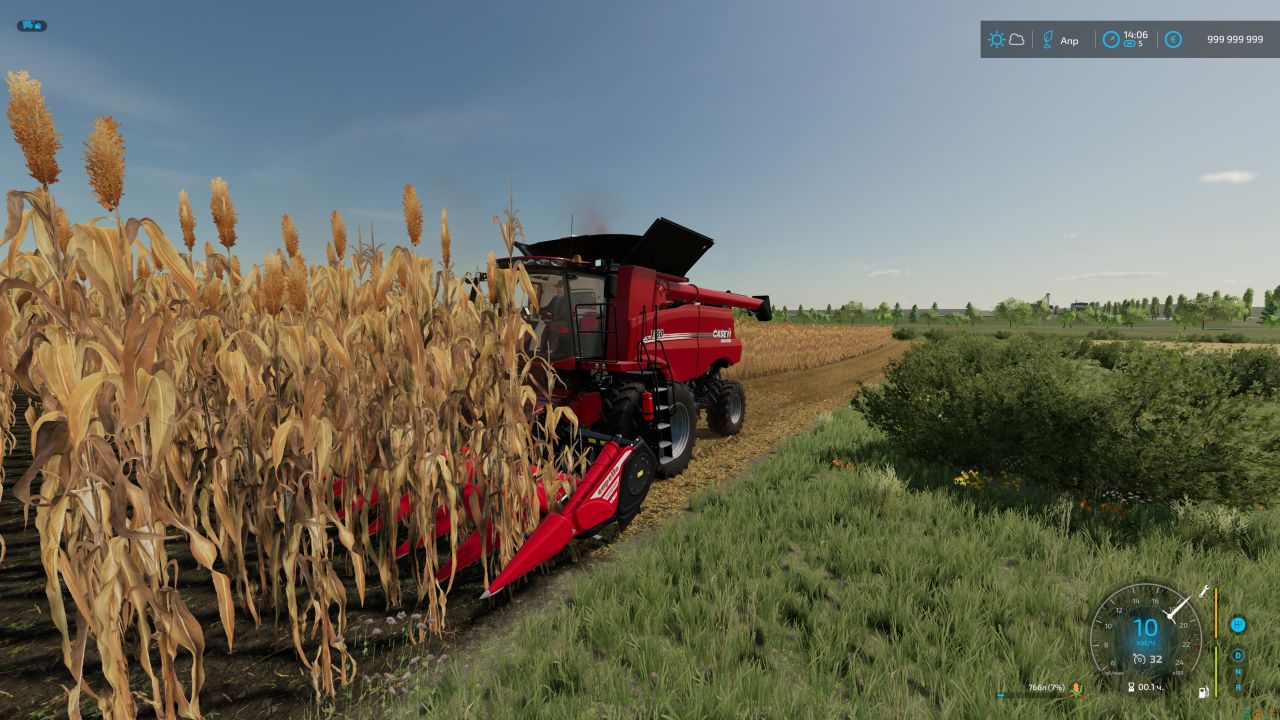1280x720 pixels.
Task: Click the corn crop icon near fill level
Action: 1076,691
